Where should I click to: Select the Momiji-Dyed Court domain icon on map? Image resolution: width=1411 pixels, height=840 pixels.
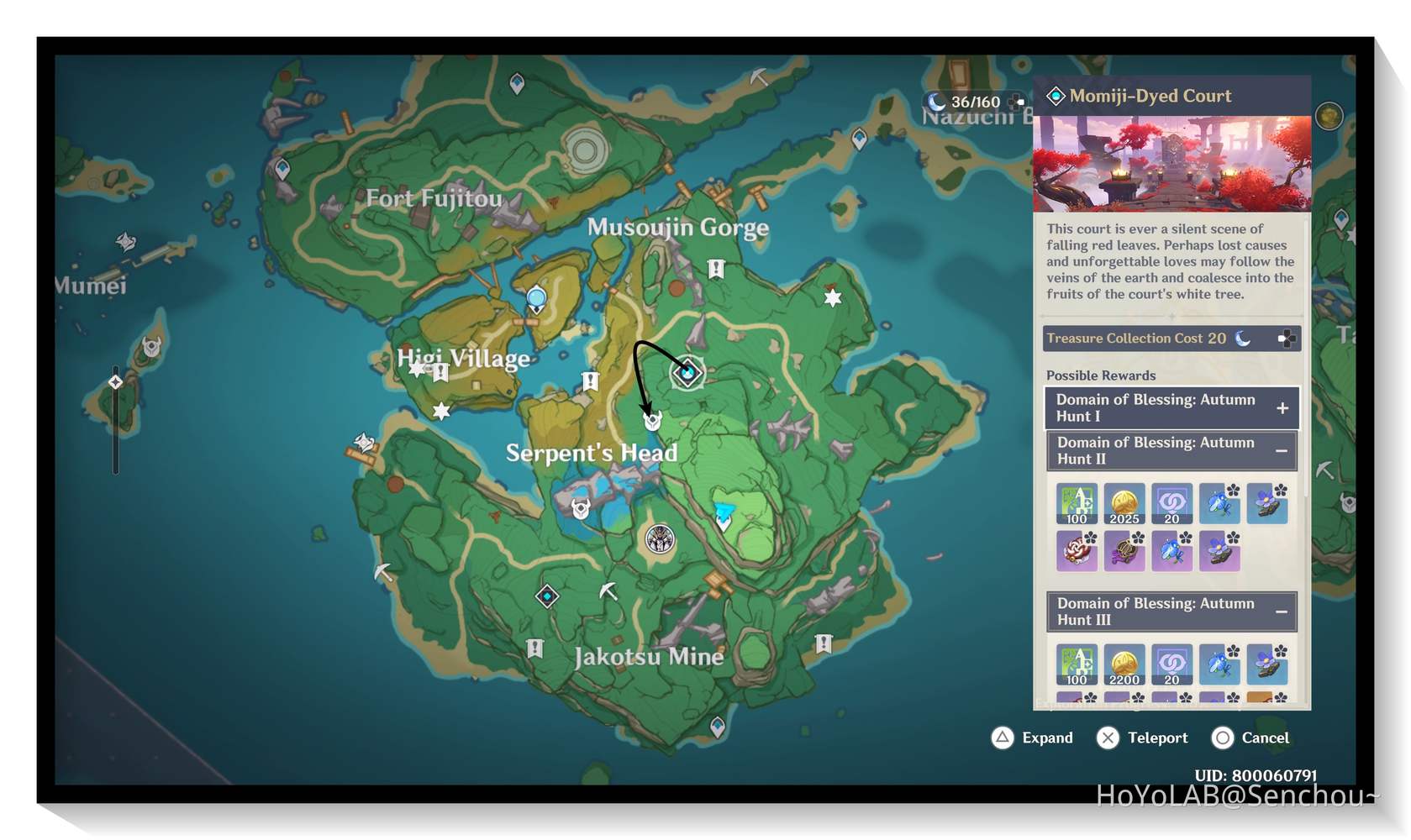coord(687,372)
